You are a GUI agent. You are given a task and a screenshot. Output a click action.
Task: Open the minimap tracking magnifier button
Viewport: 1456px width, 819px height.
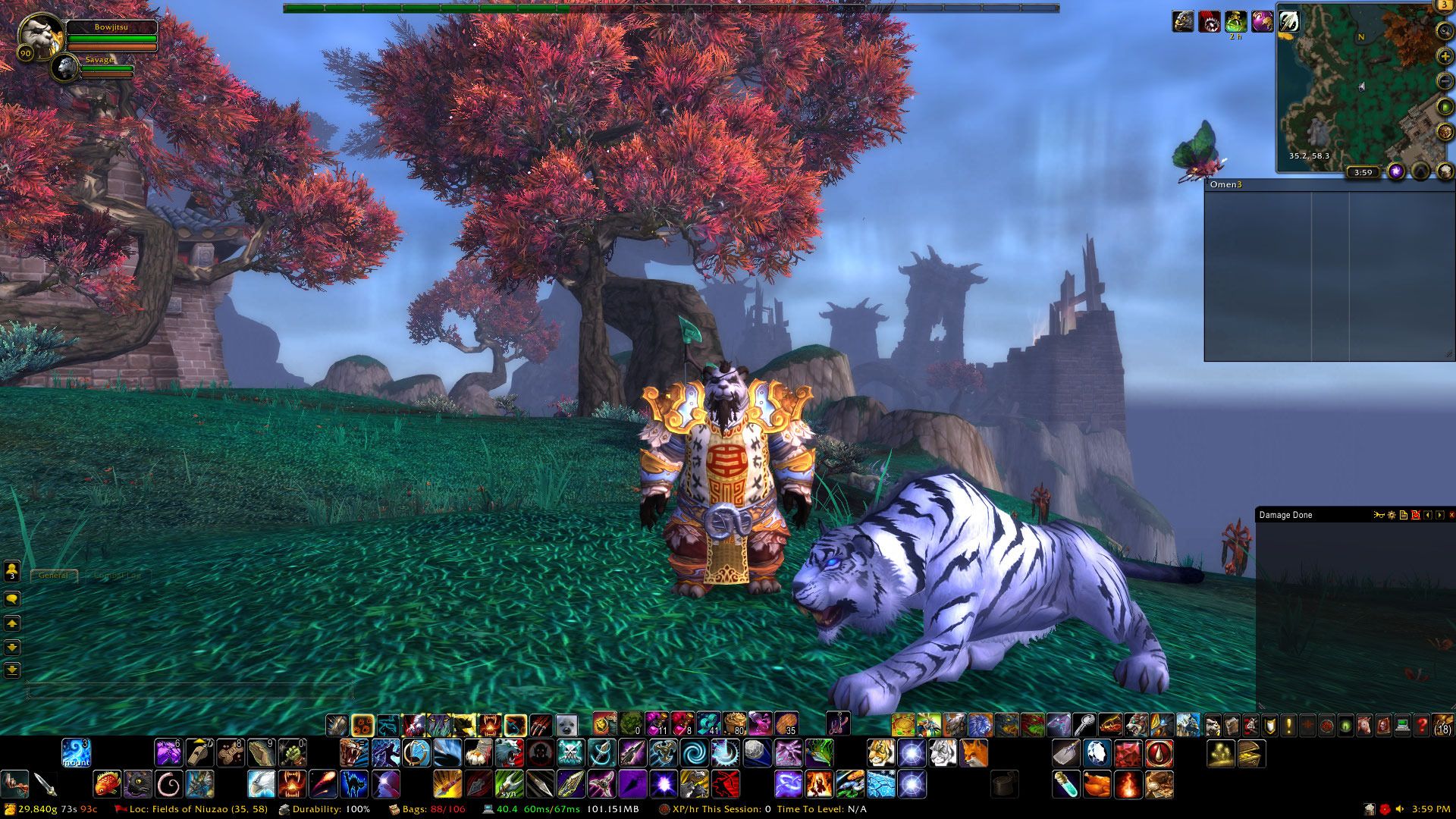coord(1445,31)
